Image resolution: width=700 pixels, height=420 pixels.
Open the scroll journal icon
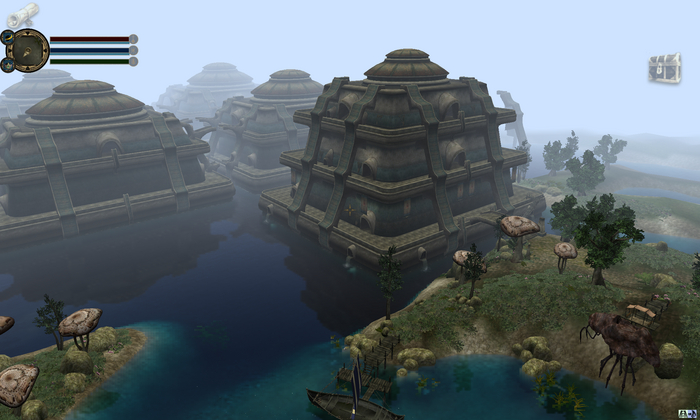pyautogui.click(x=22, y=13)
